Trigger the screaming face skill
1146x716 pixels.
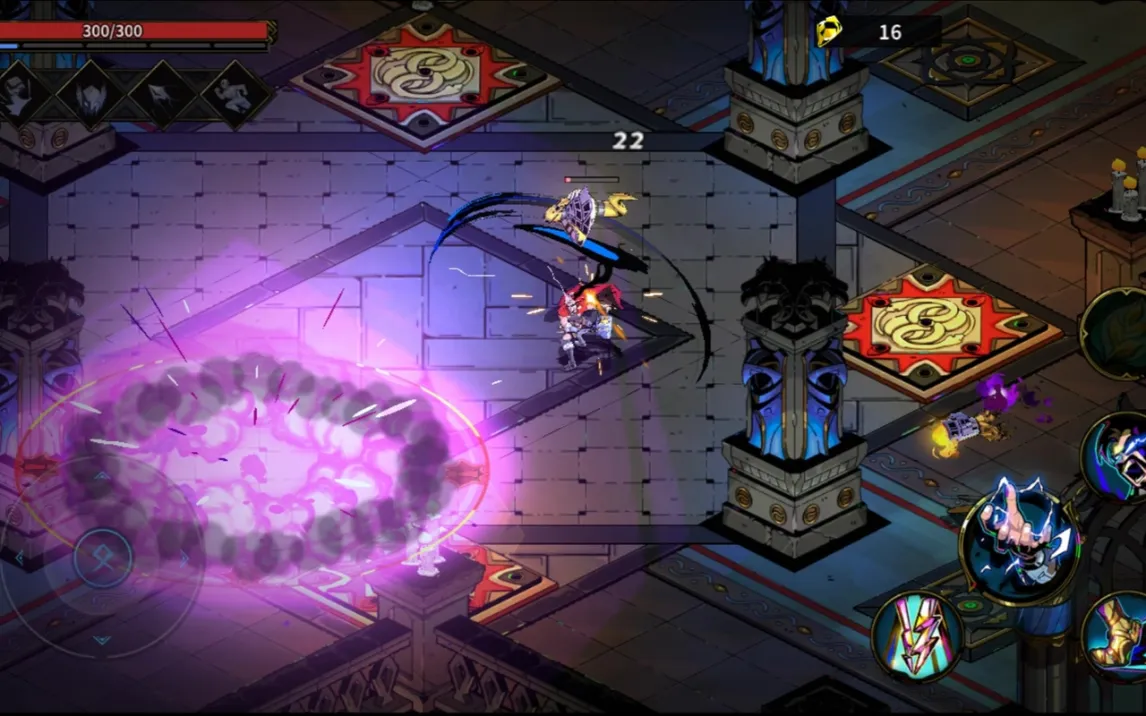1119,455
